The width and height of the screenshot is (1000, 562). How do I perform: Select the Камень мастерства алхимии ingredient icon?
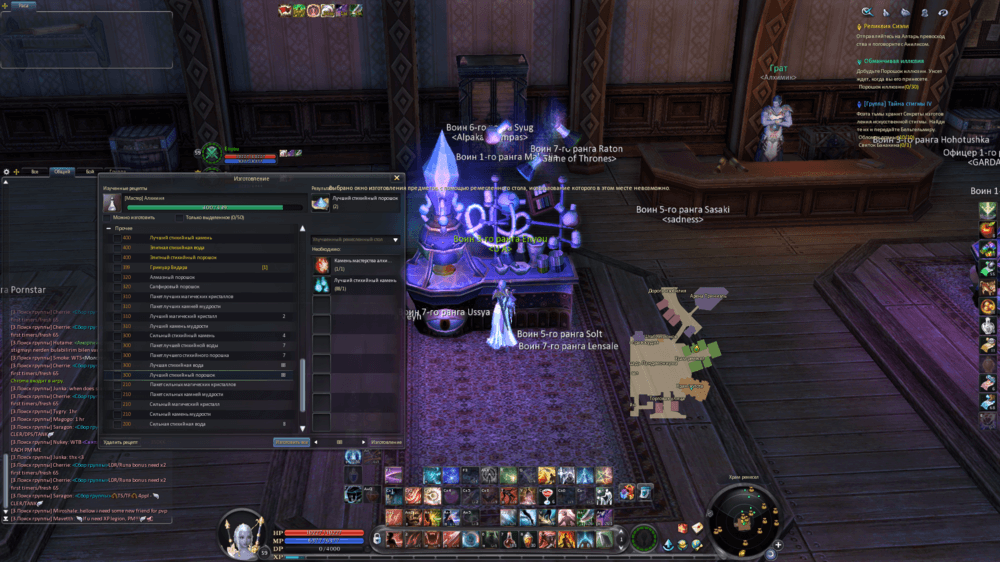pyautogui.click(x=322, y=265)
